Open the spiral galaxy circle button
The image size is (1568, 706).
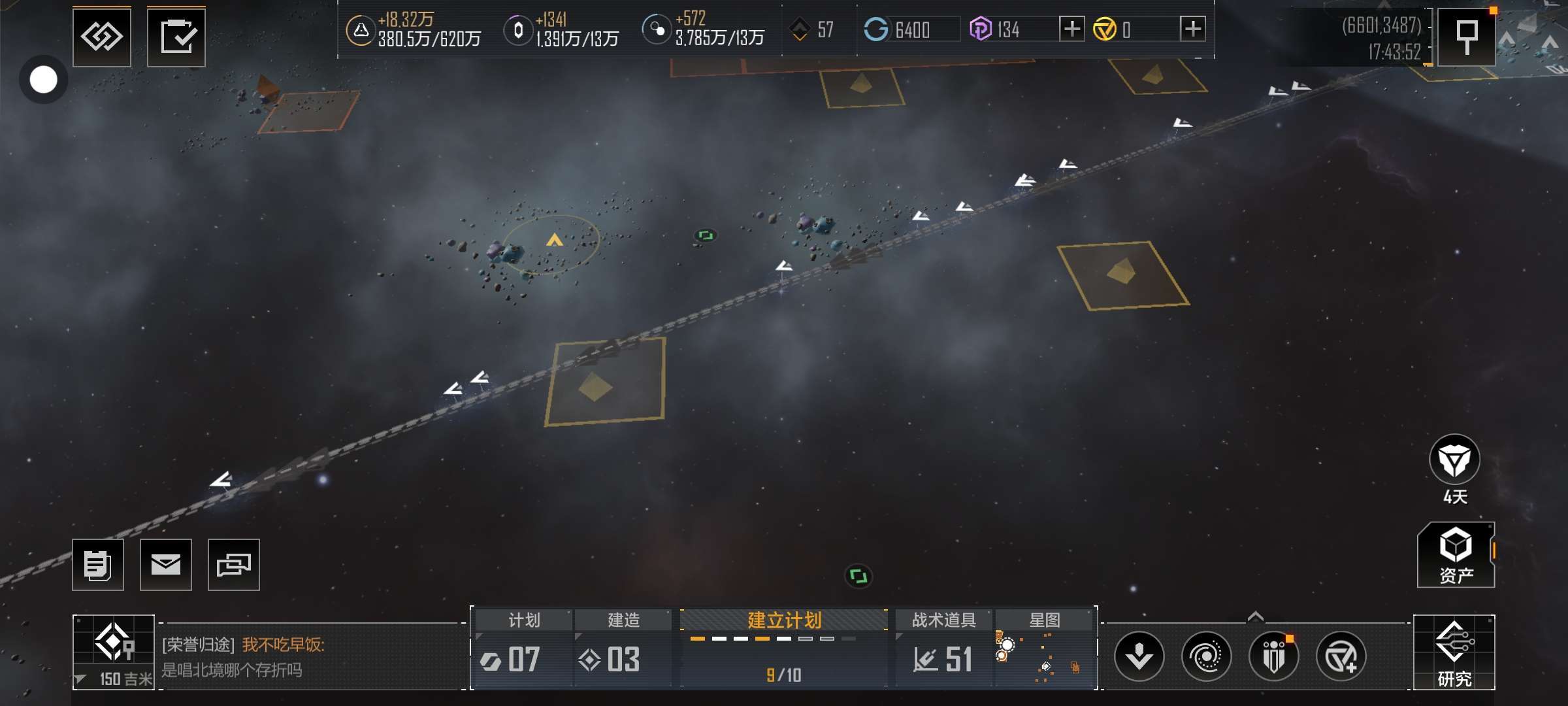pos(1206,656)
